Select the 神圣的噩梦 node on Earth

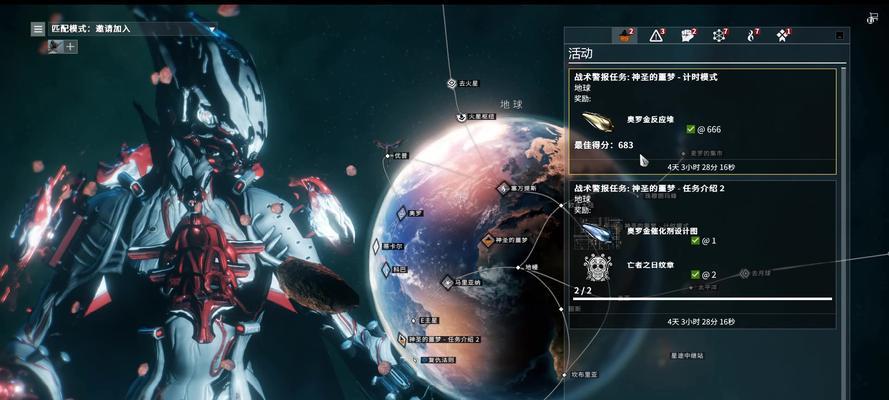[488, 241]
